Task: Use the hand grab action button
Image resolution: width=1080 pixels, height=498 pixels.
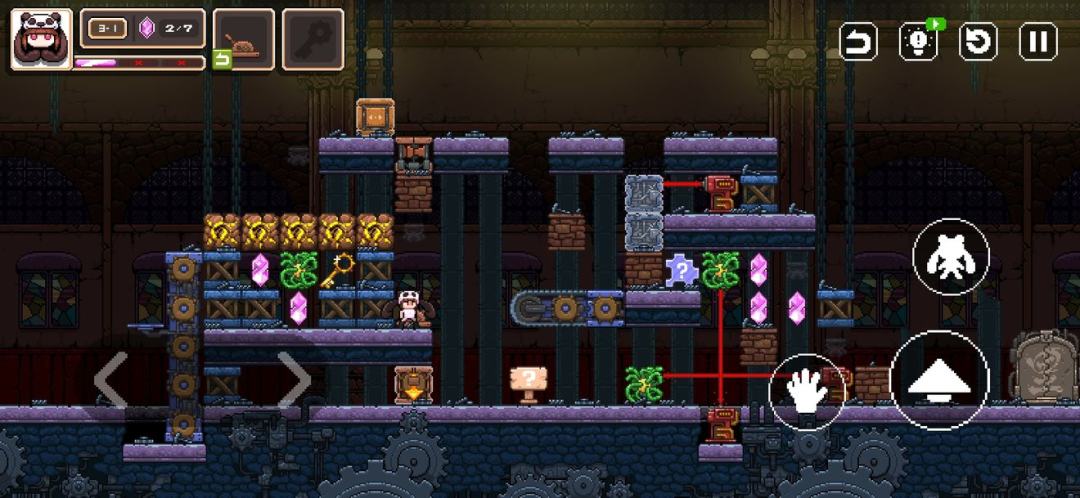Action: [x=807, y=392]
